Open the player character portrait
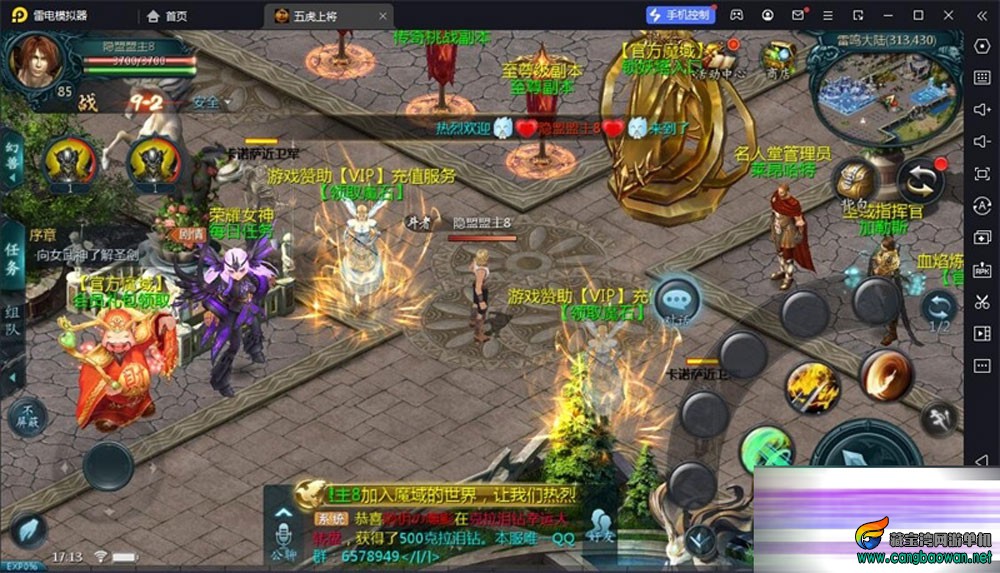This screenshot has height=573, width=1000. coord(35,59)
